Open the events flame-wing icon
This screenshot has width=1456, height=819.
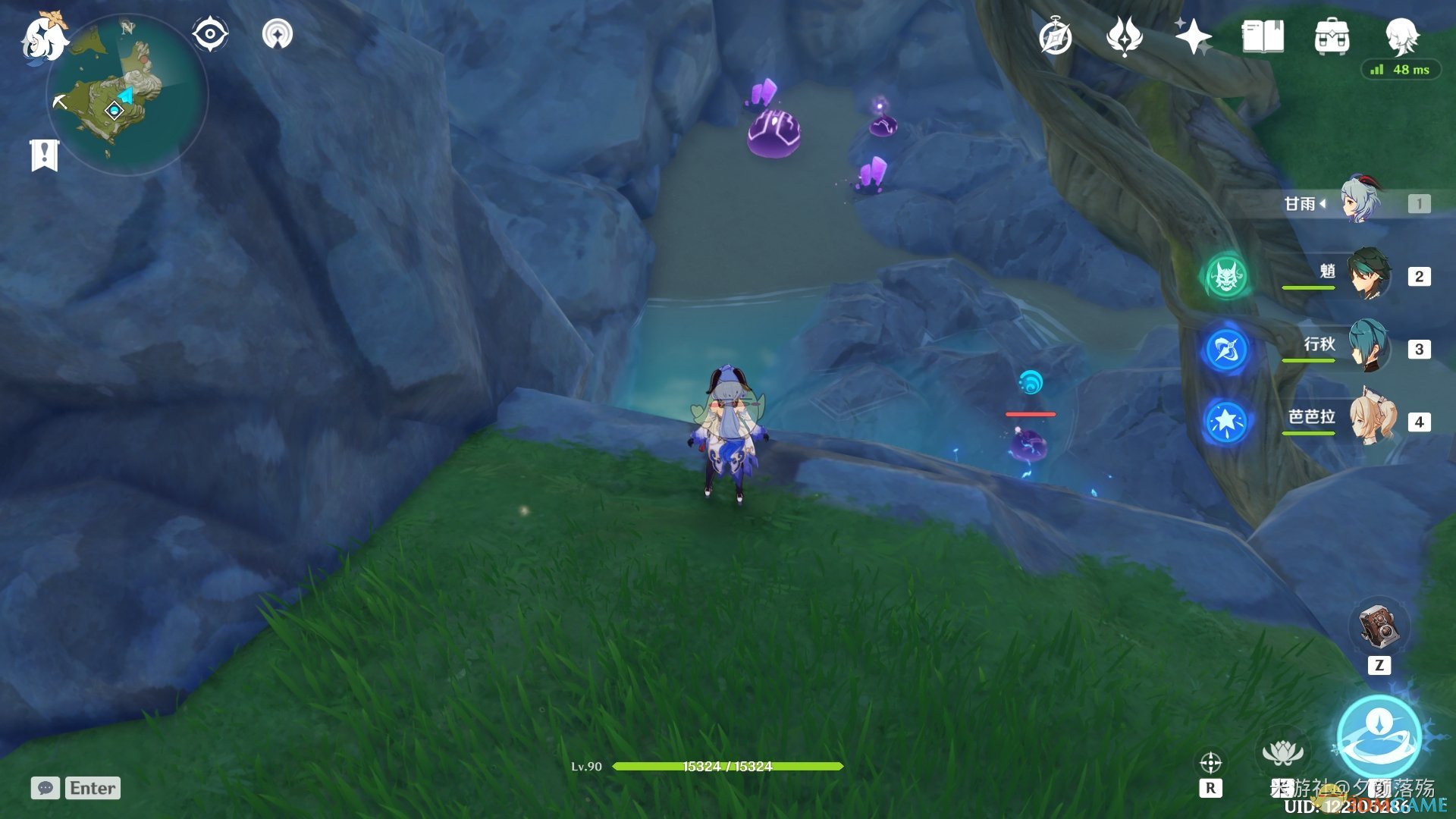1124,36
